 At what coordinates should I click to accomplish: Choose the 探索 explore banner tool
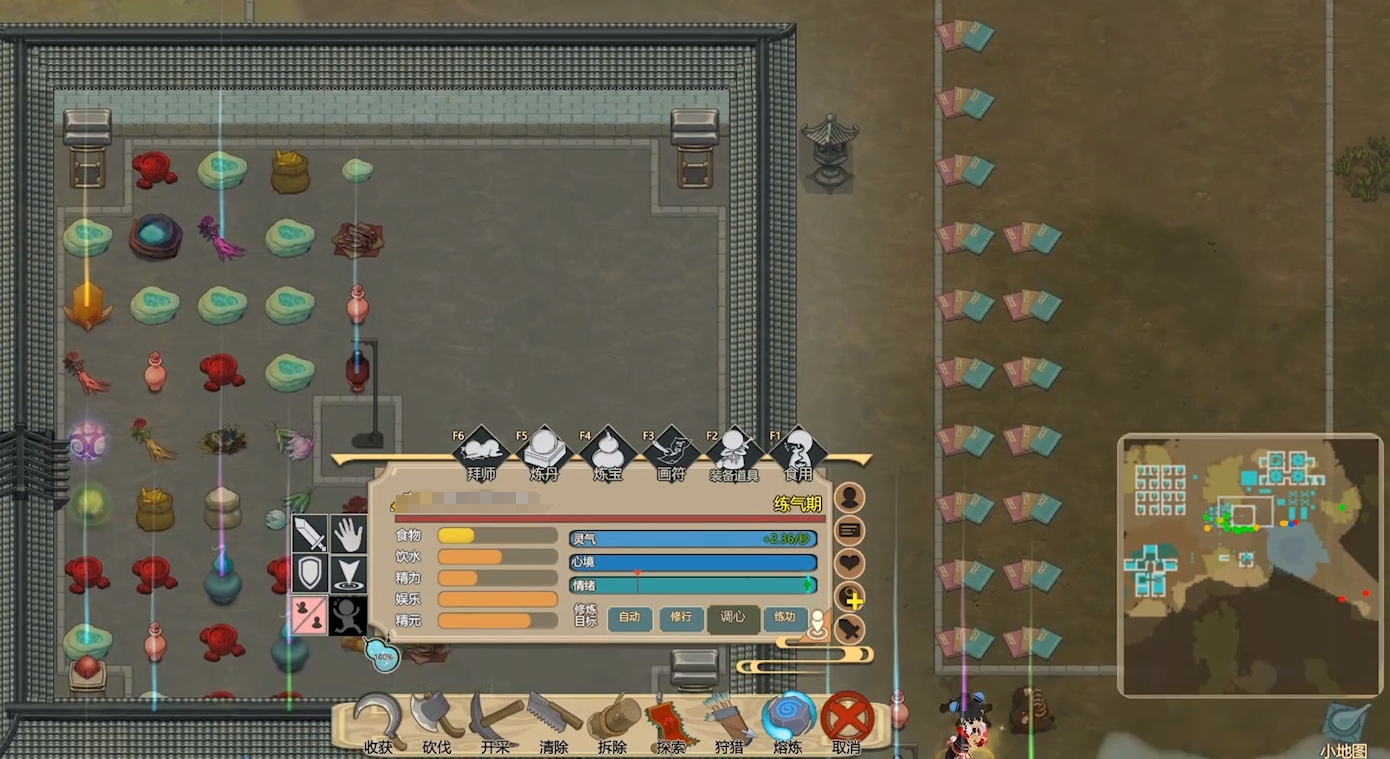[x=671, y=722]
